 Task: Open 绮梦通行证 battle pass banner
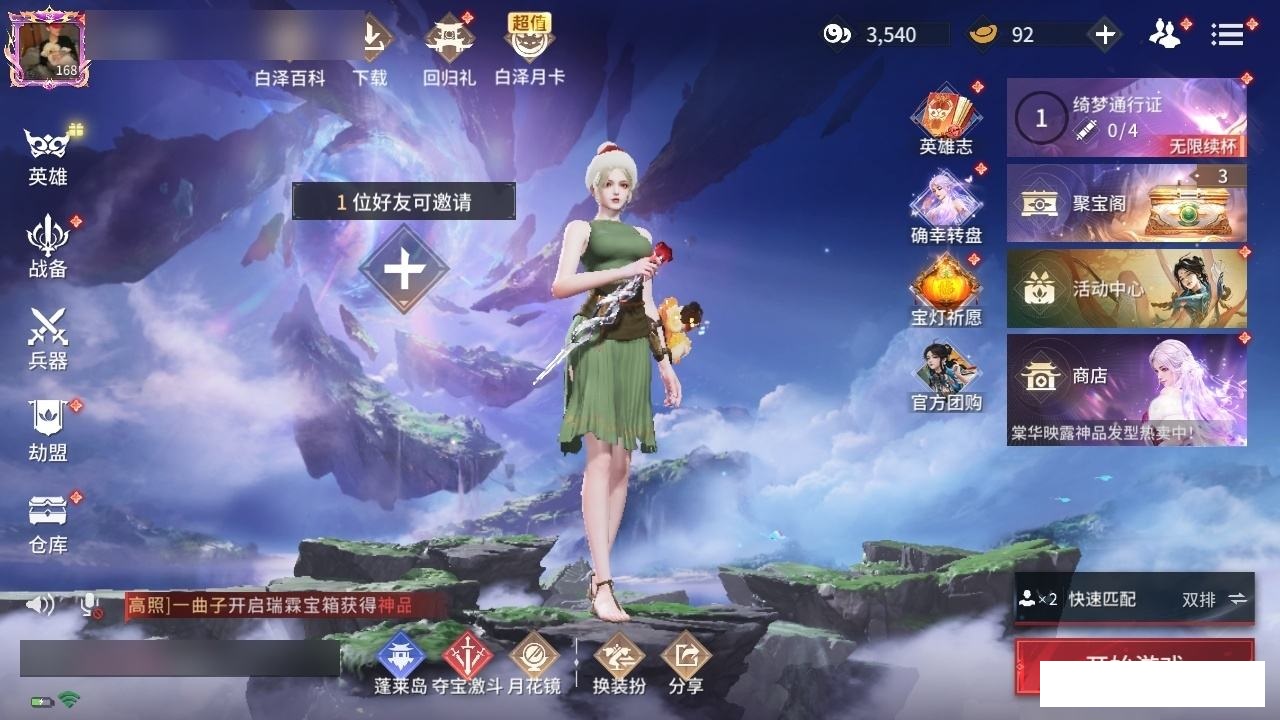pyautogui.click(x=1126, y=118)
